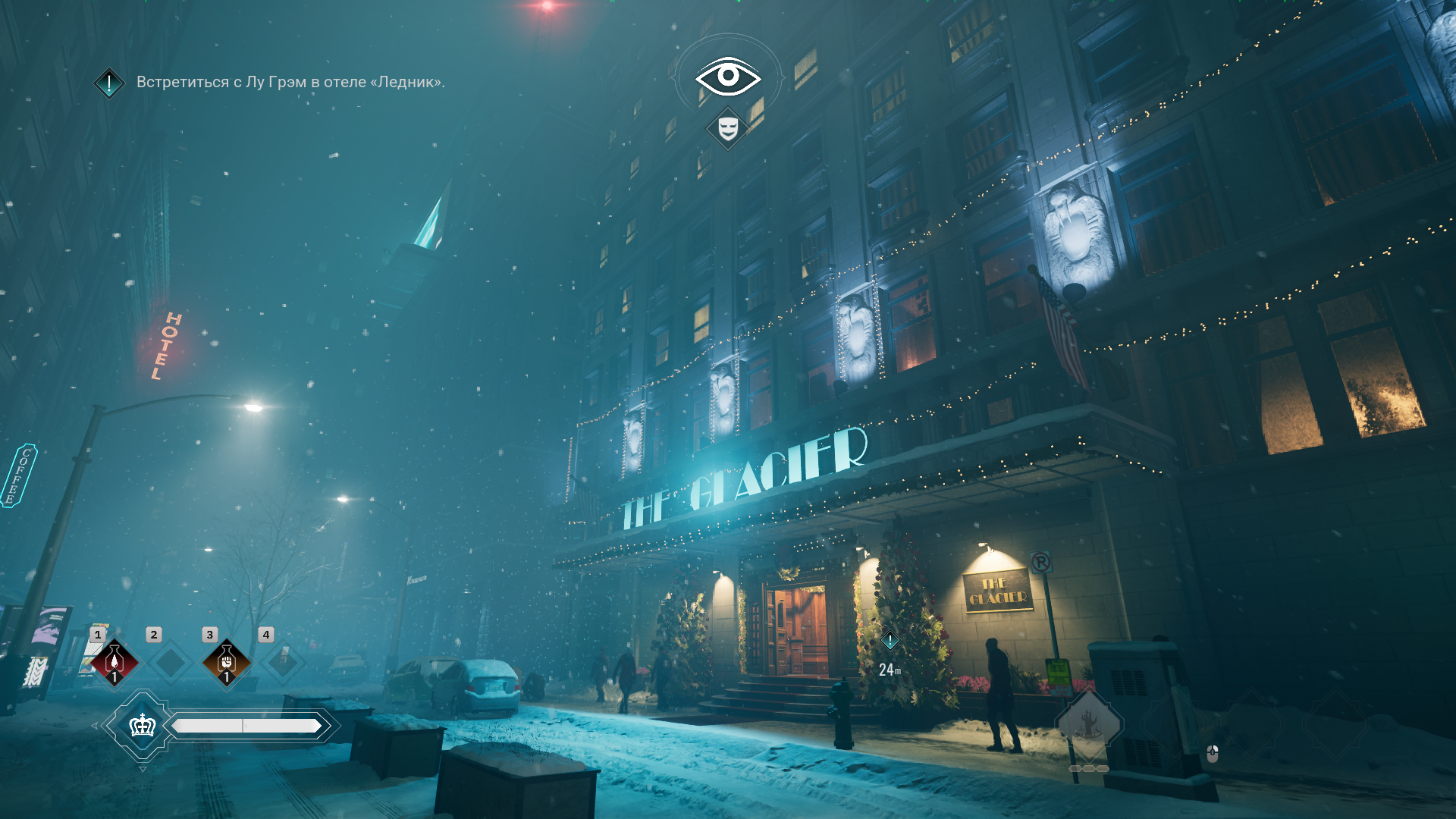
Task: Activate the clawed hand ability icon
Action: click(1089, 724)
